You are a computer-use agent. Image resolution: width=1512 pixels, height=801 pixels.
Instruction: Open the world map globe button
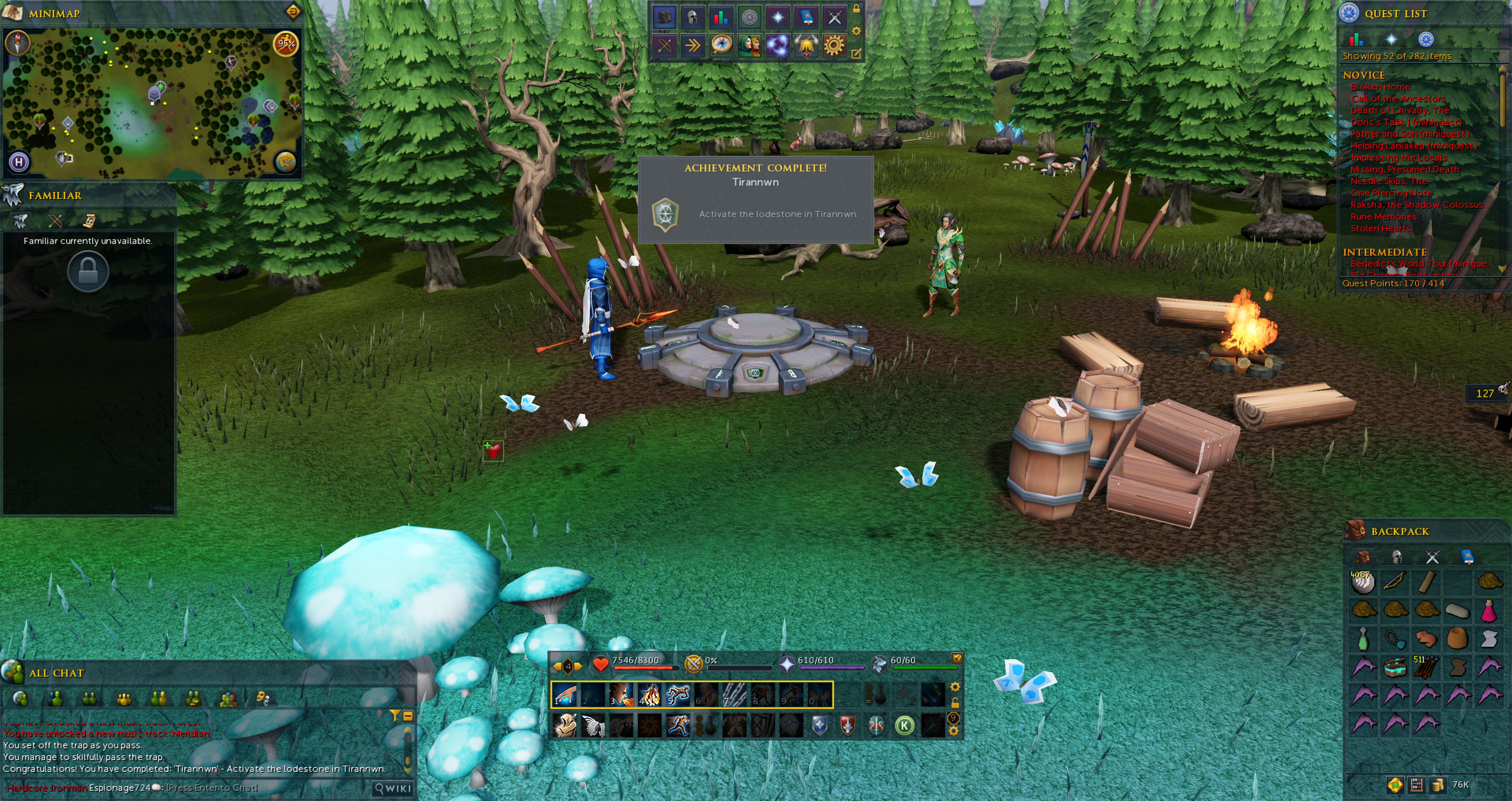pyautogui.click(x=286, y=161)
